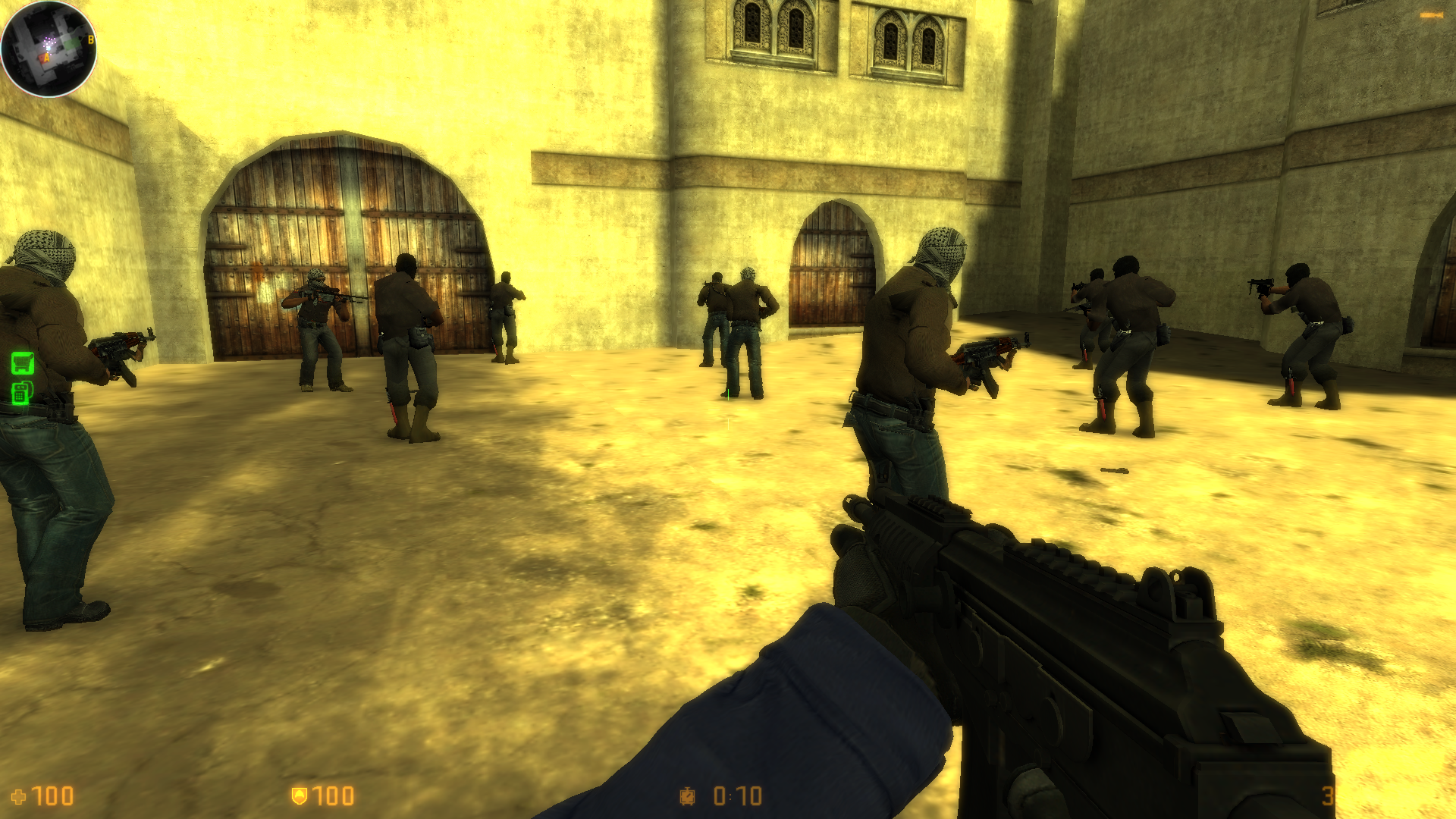This screenshot has width=1456, height=819.
Task: Click the armor shield icon in the HUD
Action: (x=300, y=796)
